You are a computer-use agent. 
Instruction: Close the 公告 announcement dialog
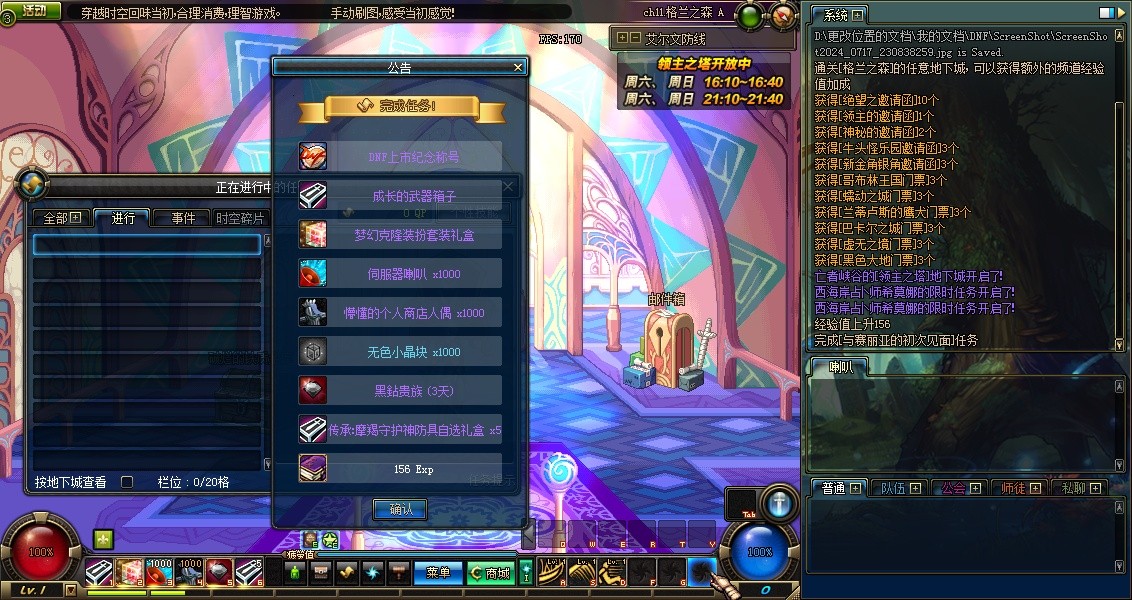[x=518, y=67]
